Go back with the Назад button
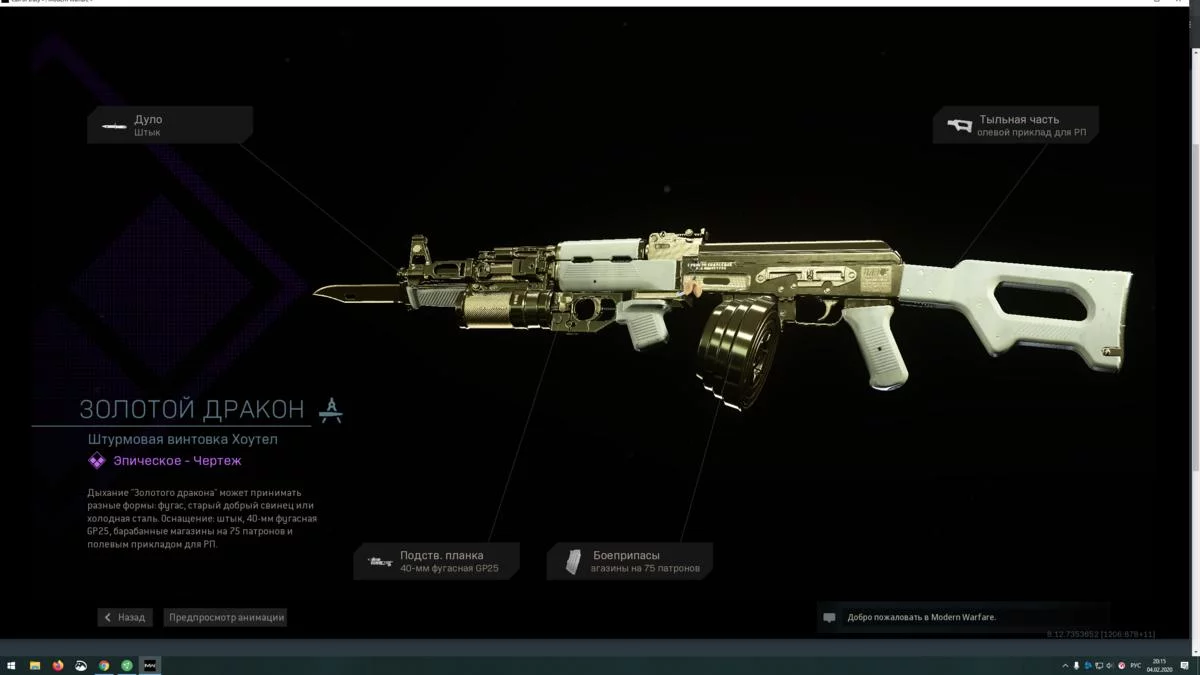 coord(125,617)
